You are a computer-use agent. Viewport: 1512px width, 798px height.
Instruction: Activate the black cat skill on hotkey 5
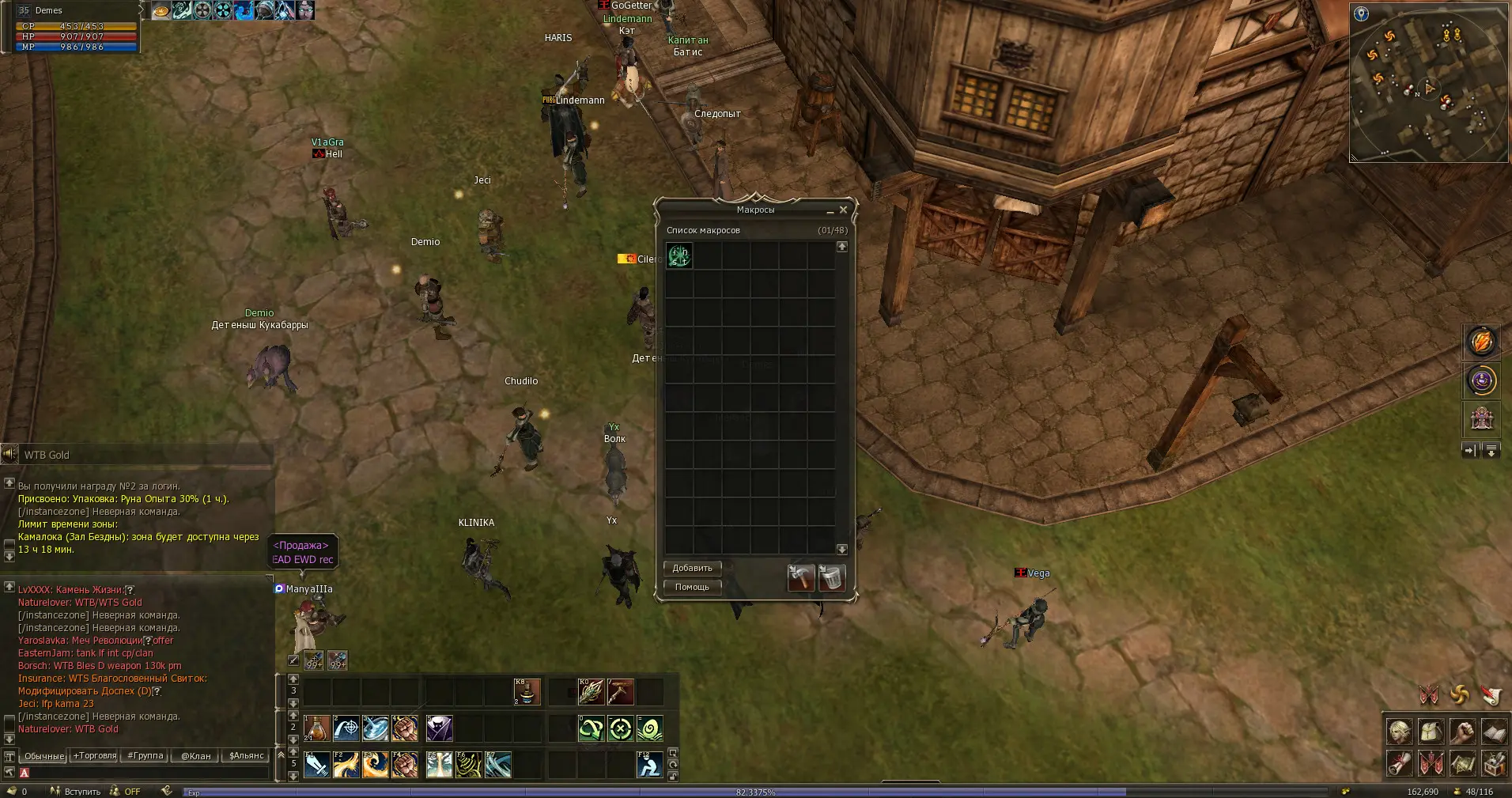point(439,728)
